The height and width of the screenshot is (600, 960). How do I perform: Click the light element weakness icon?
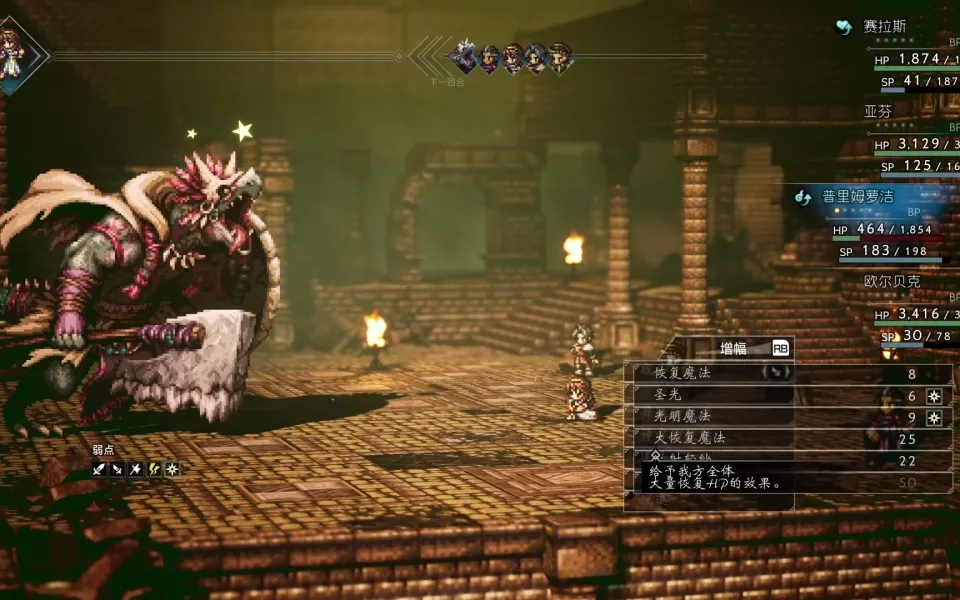tap(172, 469)
